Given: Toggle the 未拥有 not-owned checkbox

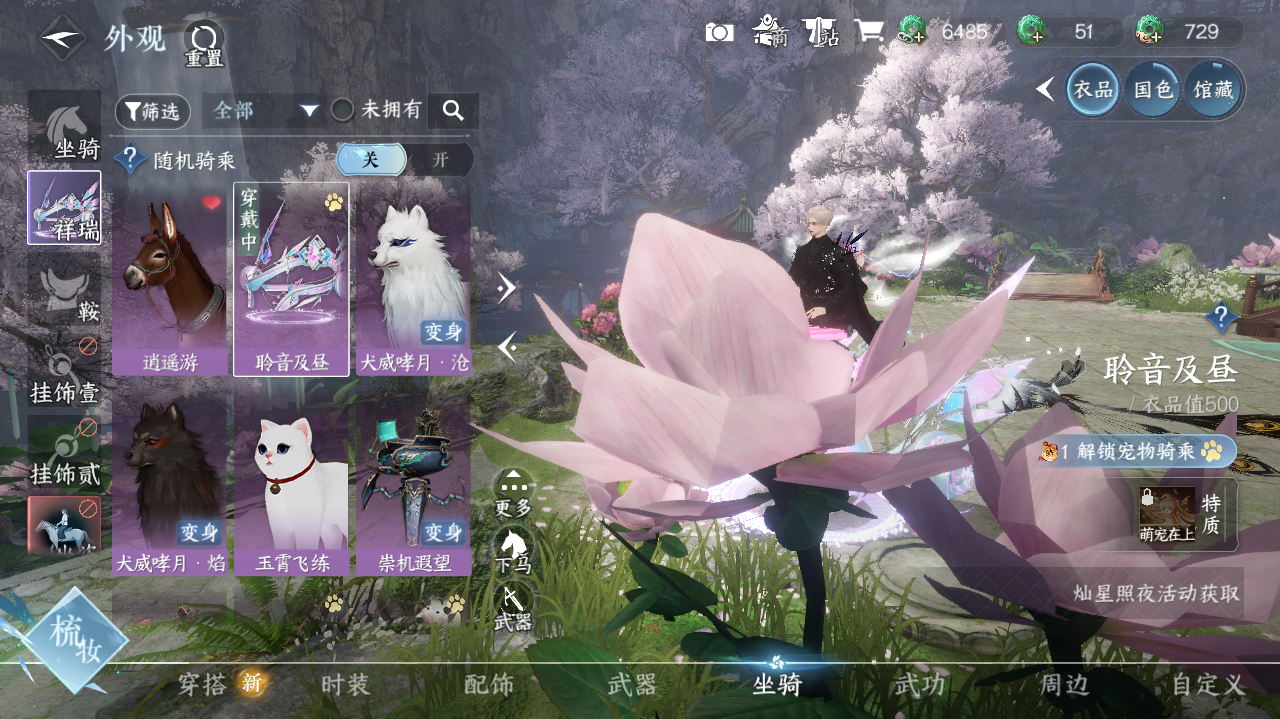Looking at the screenshot, I should [x=343, y=110].
